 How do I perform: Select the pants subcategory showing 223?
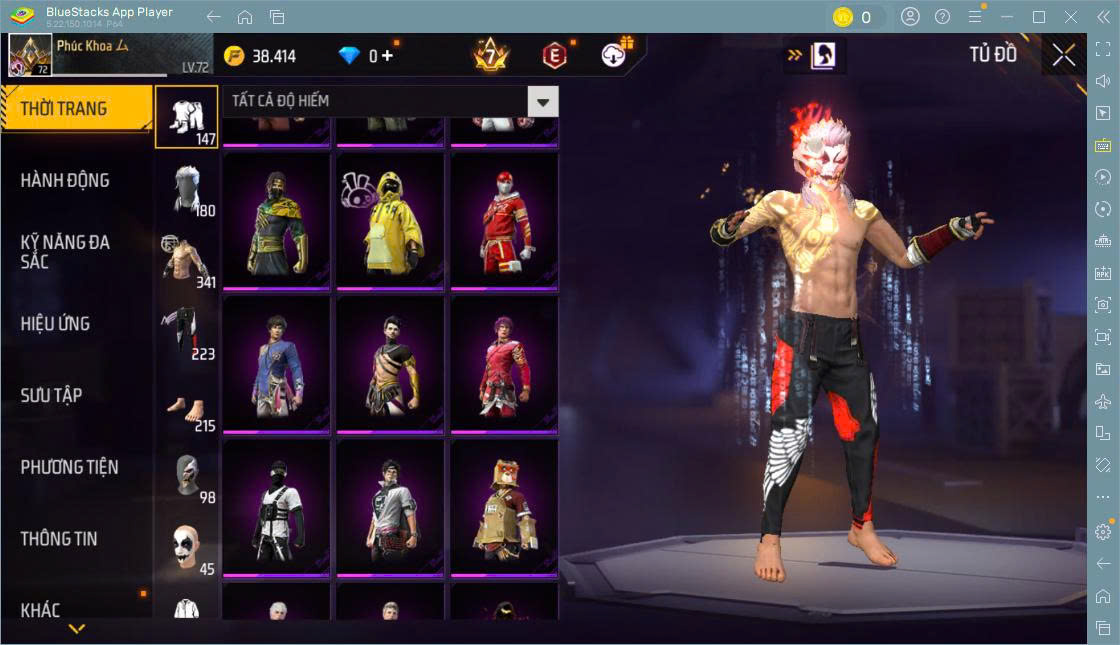point(186,332)
